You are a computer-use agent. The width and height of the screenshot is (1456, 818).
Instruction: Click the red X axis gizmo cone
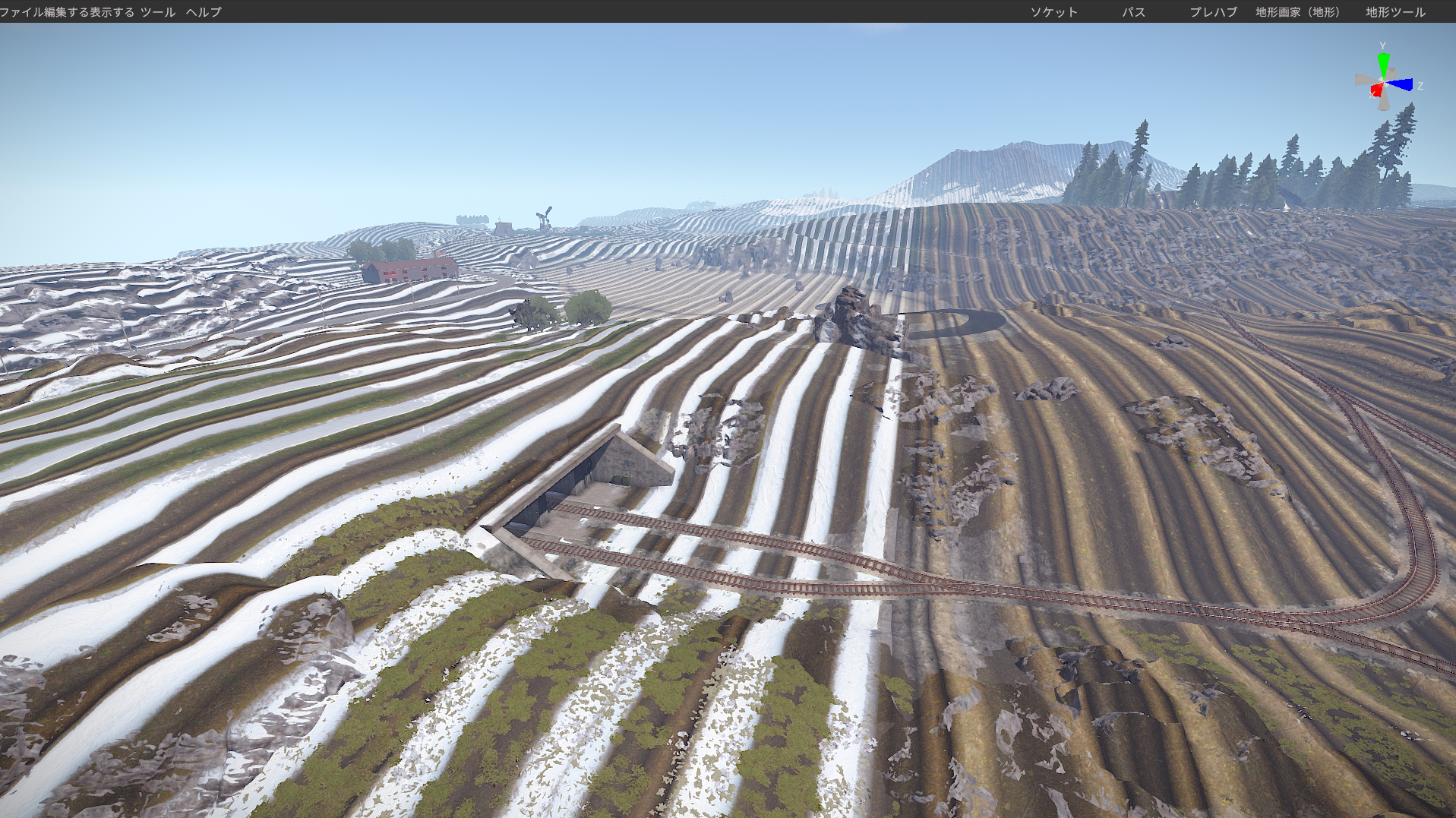(x=1376, y=91)
